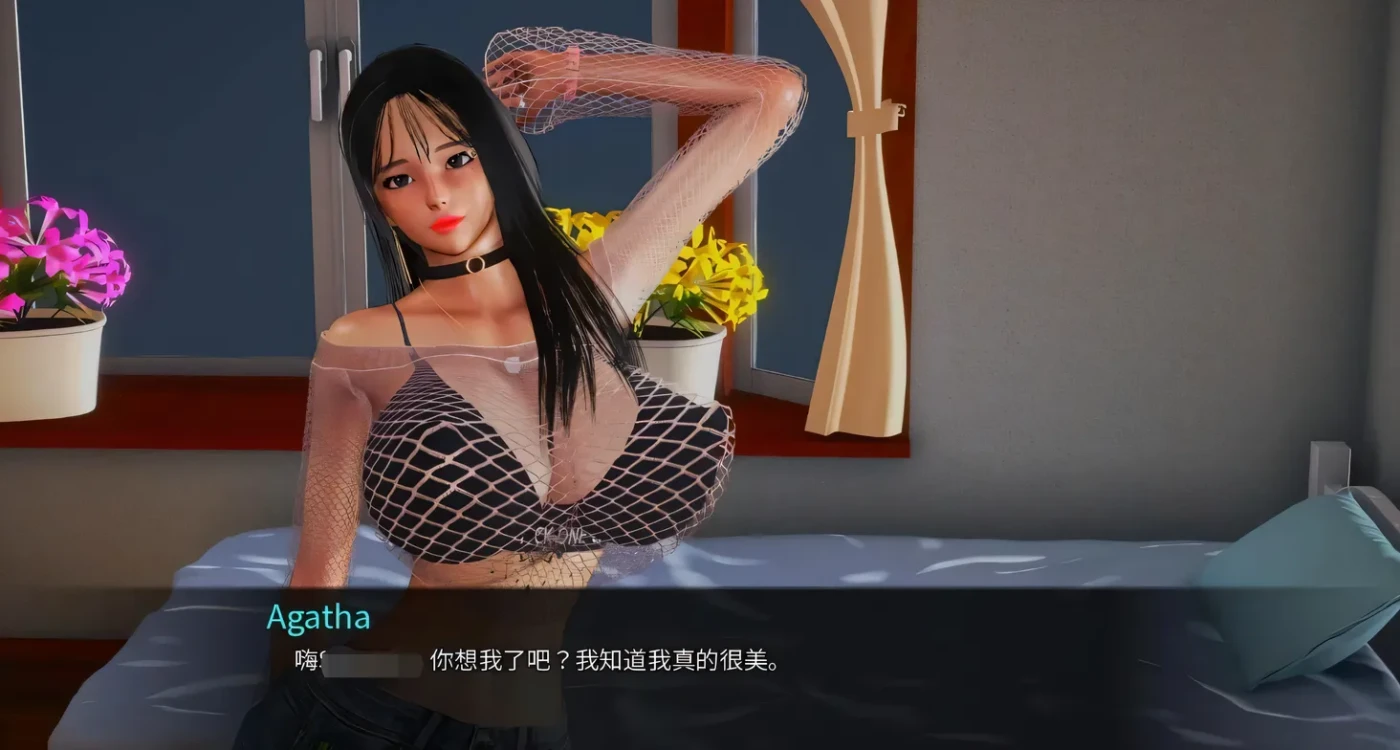The image size is (1400, 750).
Task: Select the pink flowers on the left windowsill
Action: tap(60, 250)
